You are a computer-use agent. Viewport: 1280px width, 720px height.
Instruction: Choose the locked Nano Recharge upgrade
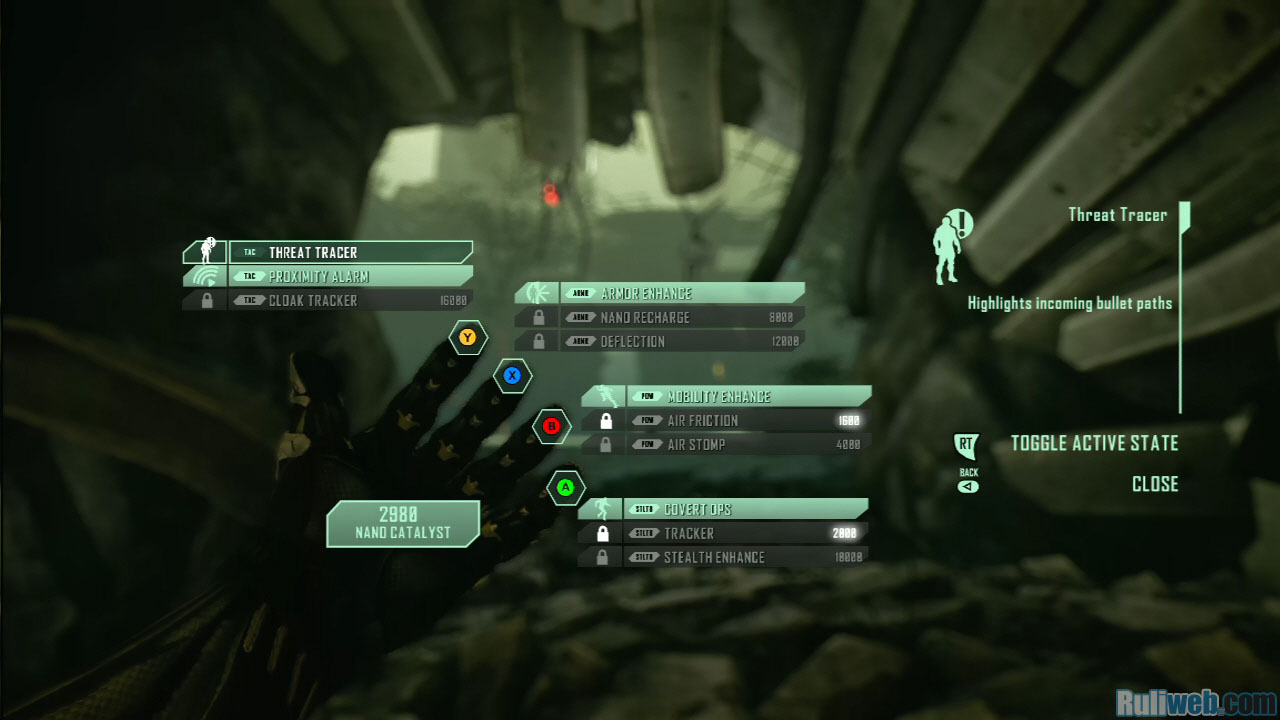[x=680, y=318]
